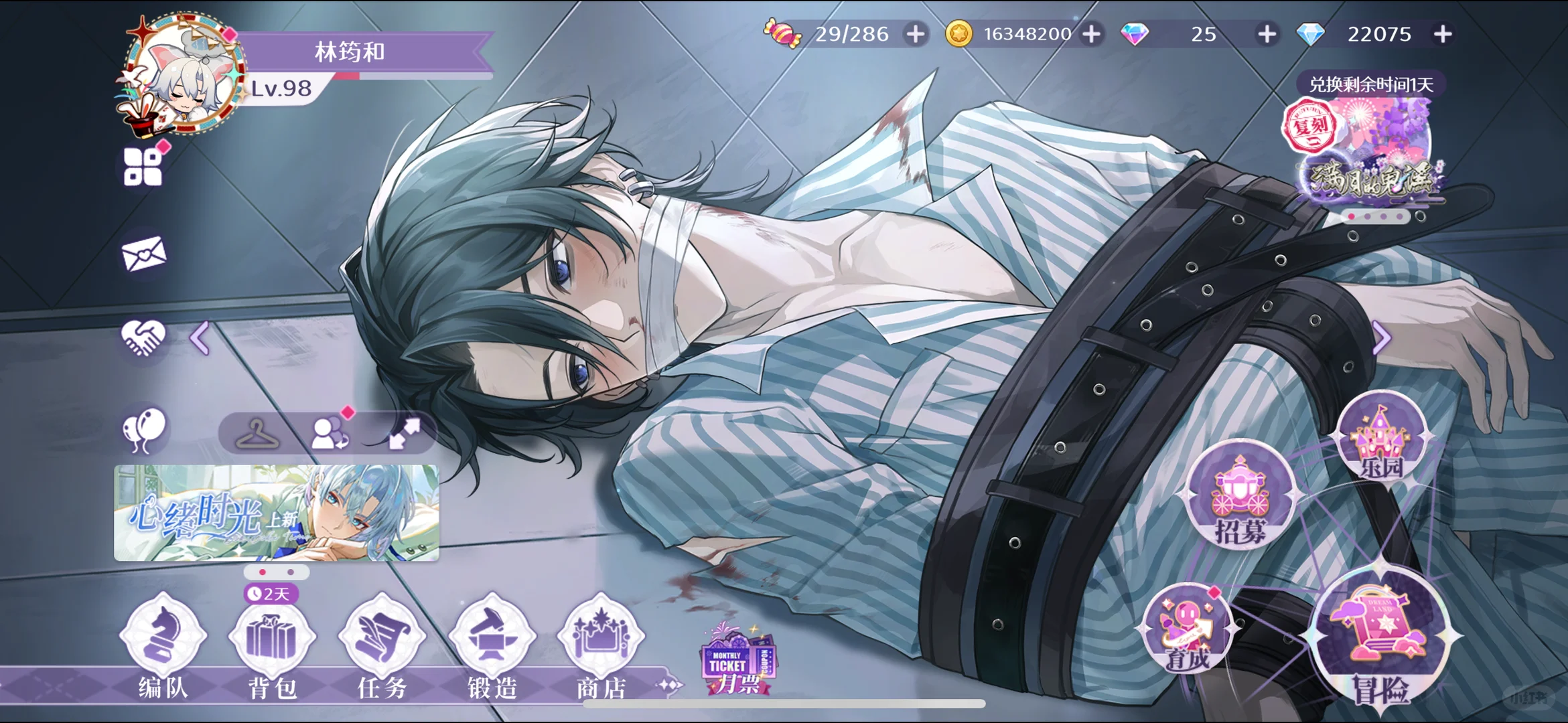Open the four-square grid menu icon
The height and width of the screenshot is (723, 1568).
pyautogui.click(x=143, y=167)
